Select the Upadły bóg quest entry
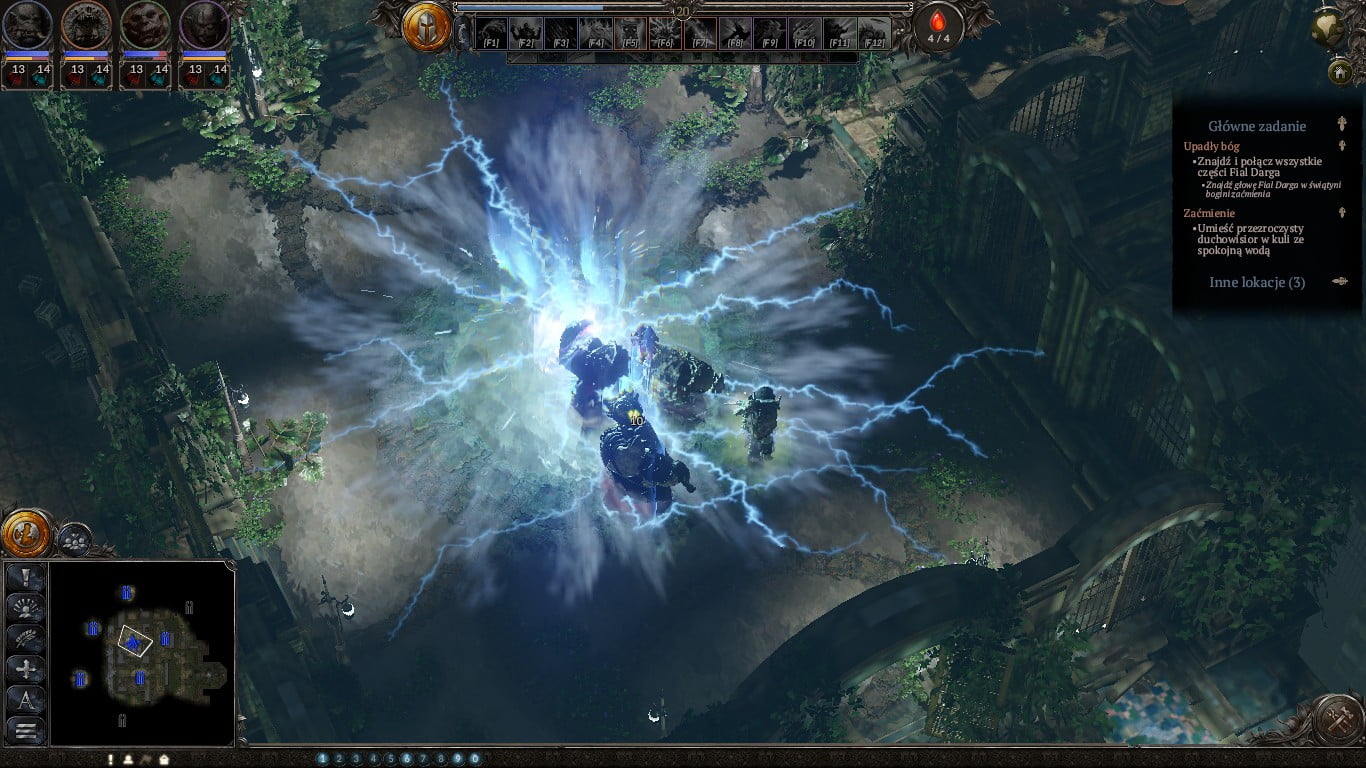This screenshot has width=1366, height=768. tap(1211, 146)
